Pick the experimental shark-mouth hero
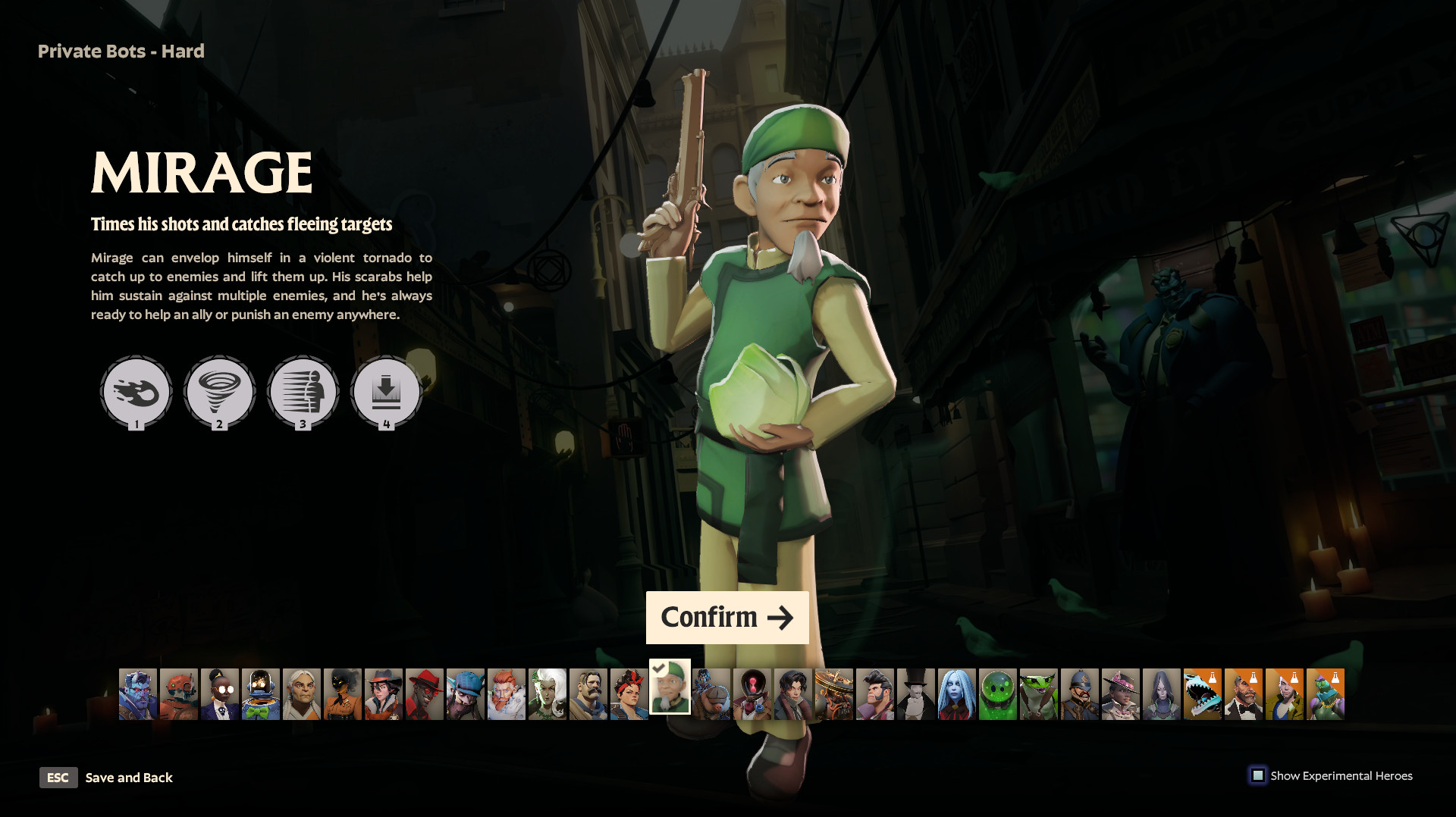1456x817 pixels. 1203,694
